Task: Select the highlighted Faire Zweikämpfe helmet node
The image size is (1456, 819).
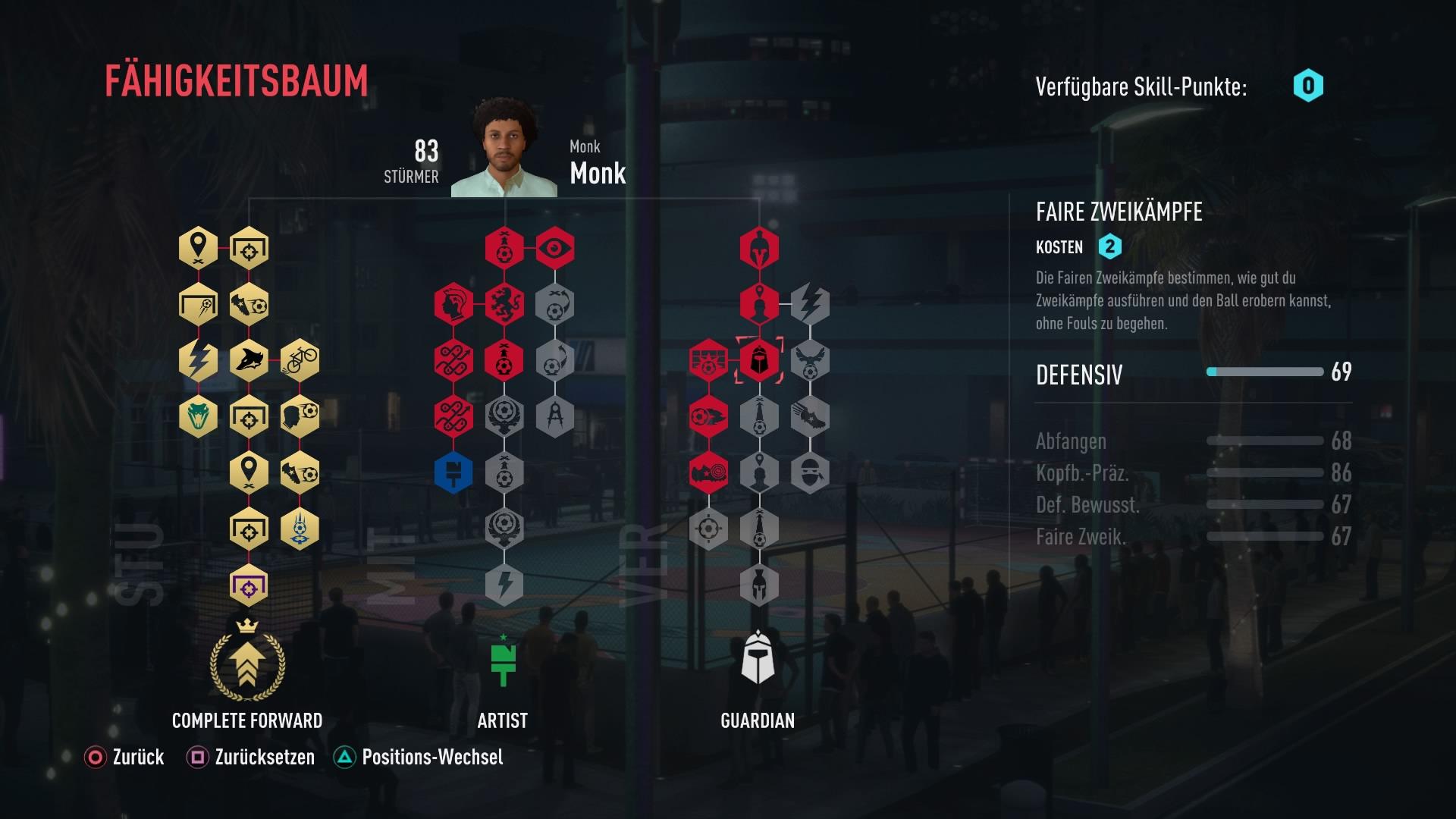Action: [x=759, y=360]
